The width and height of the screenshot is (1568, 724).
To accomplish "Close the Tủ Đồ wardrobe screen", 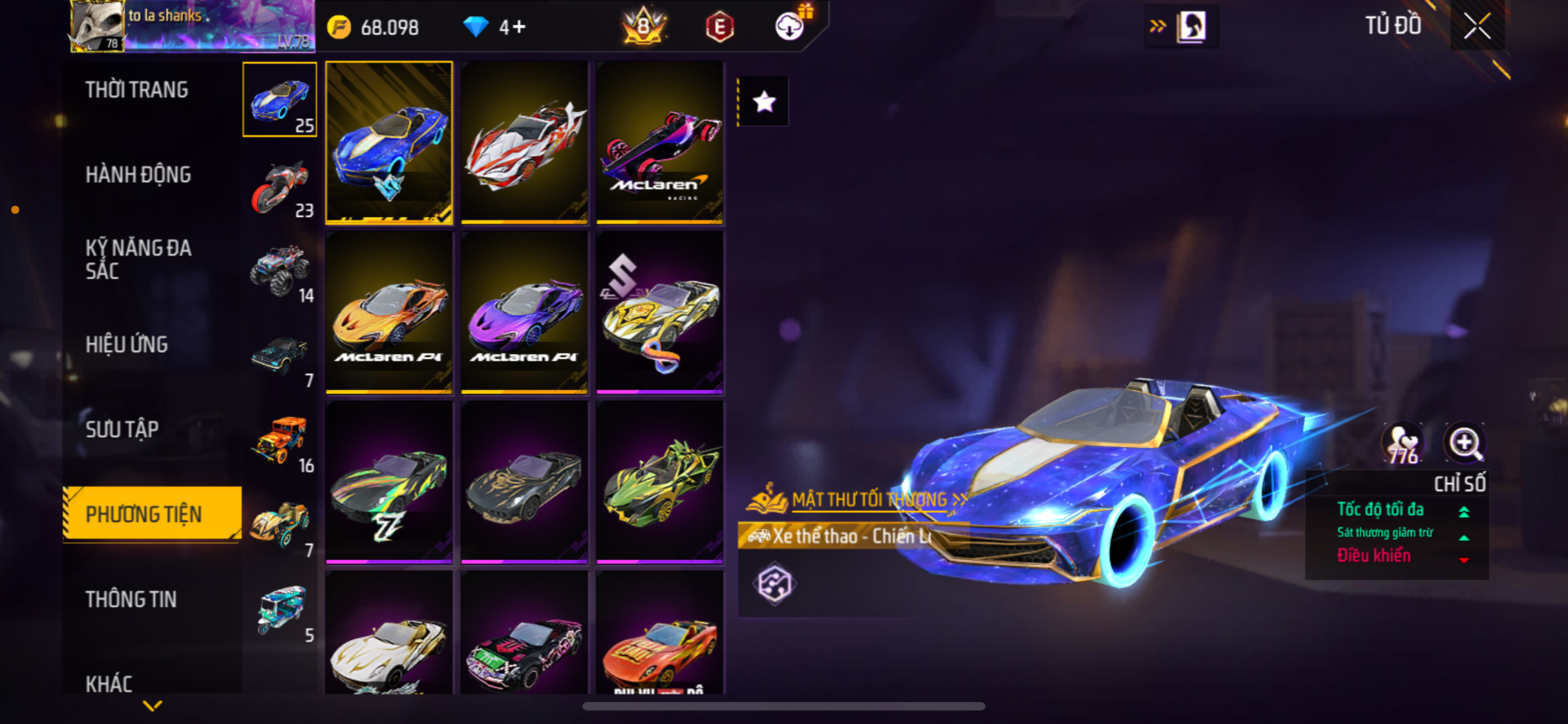I will coord(1477,26).
